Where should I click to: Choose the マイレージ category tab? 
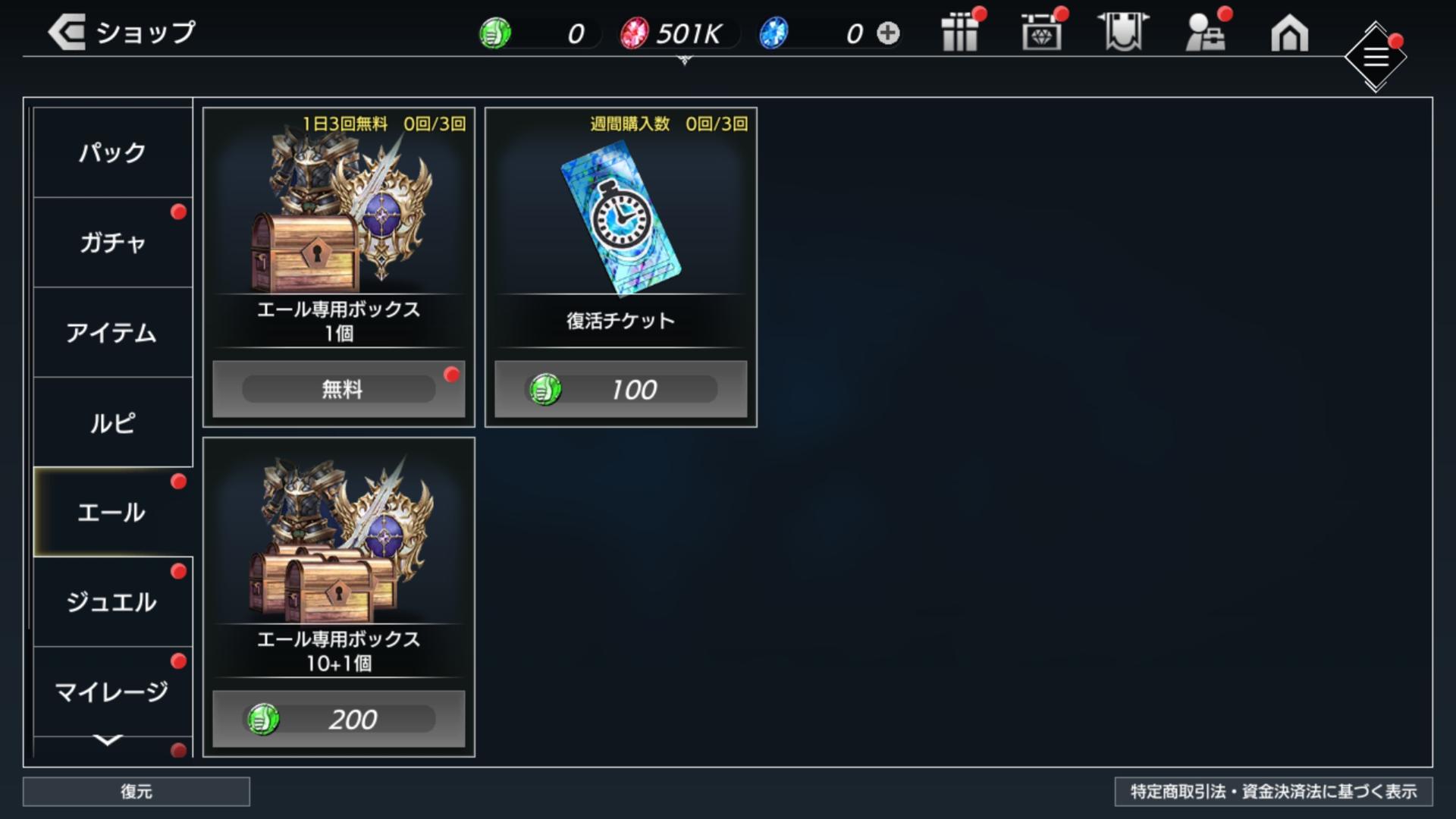point(112,692)
